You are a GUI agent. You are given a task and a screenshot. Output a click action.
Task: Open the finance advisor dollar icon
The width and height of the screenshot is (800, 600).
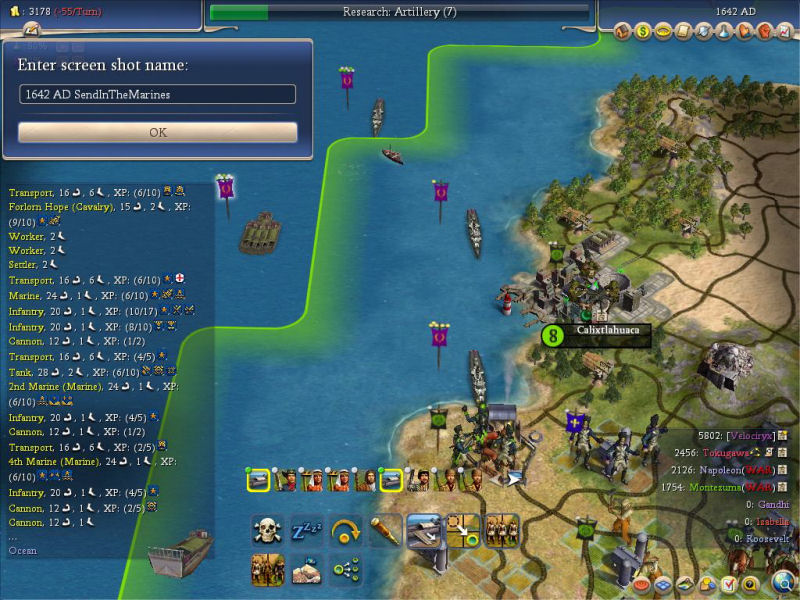pyautogui.click(x=643, y=31)
